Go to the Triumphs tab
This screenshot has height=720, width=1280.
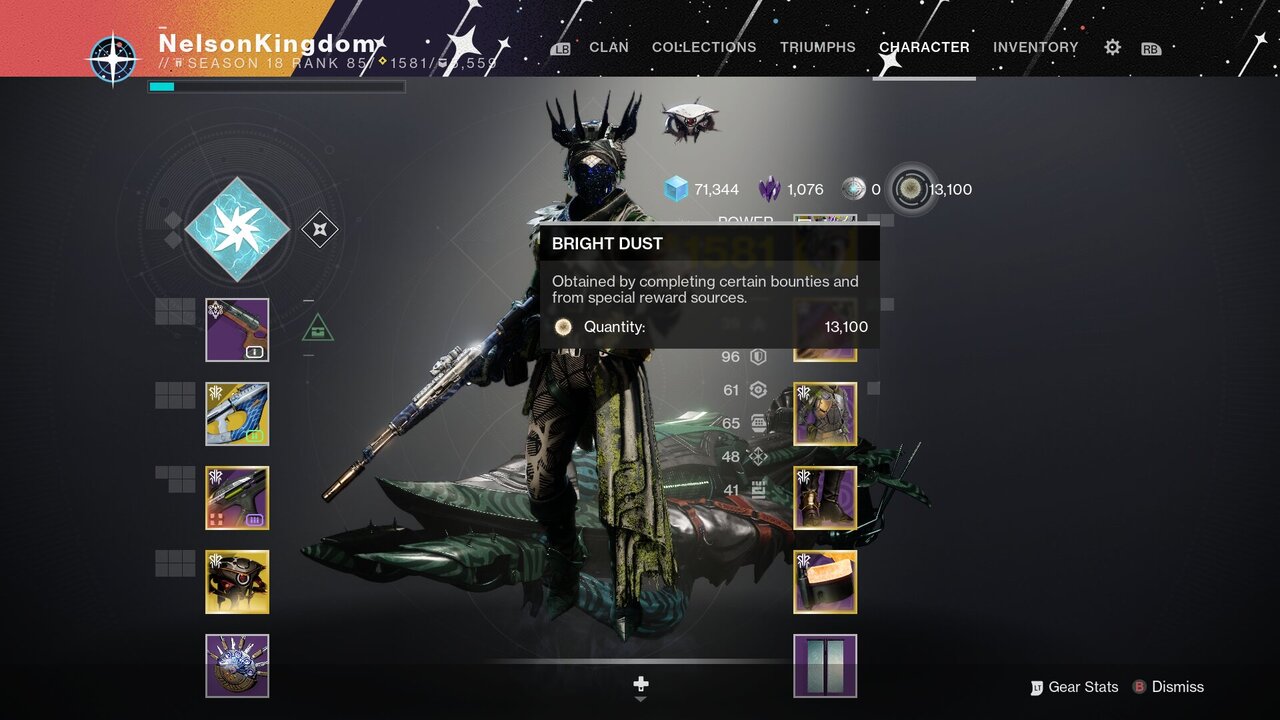tap(817, 47)
